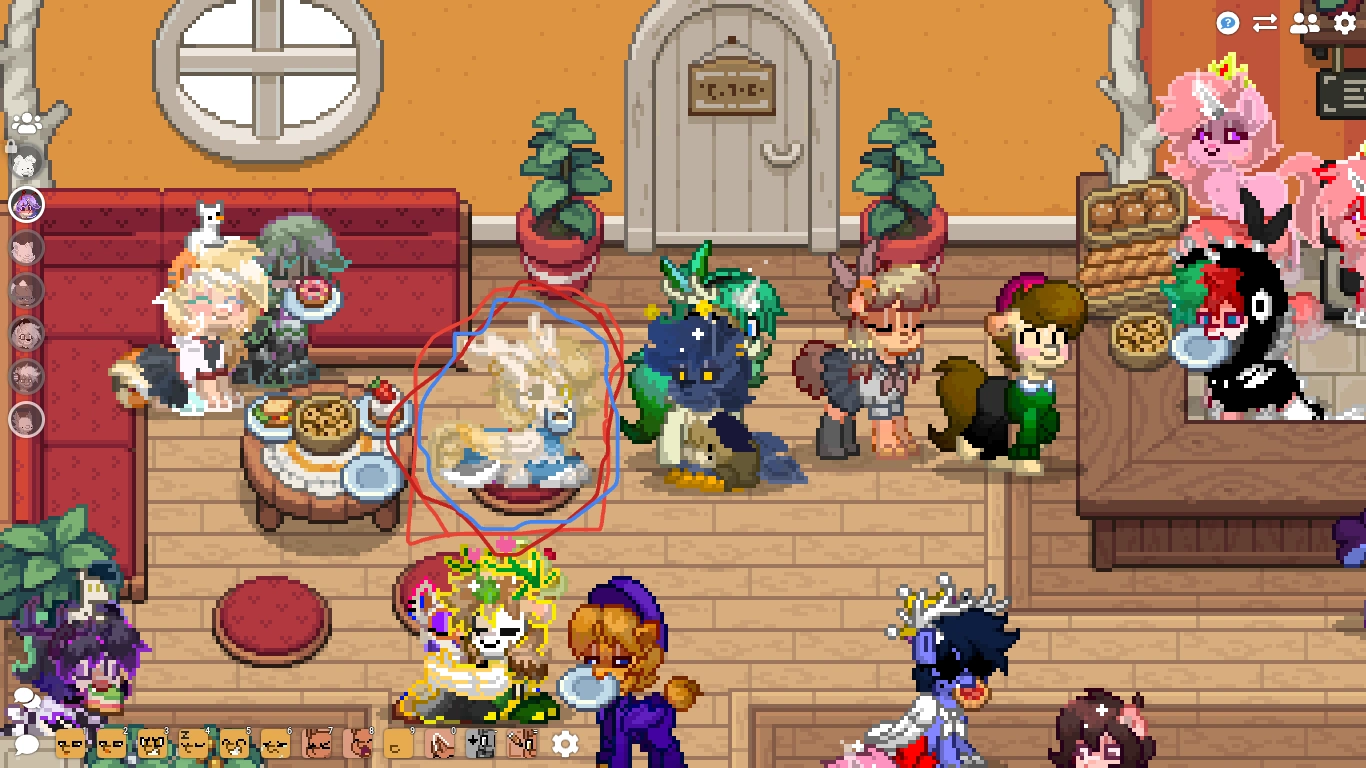Open the help bubble icon

(1228, 24)
